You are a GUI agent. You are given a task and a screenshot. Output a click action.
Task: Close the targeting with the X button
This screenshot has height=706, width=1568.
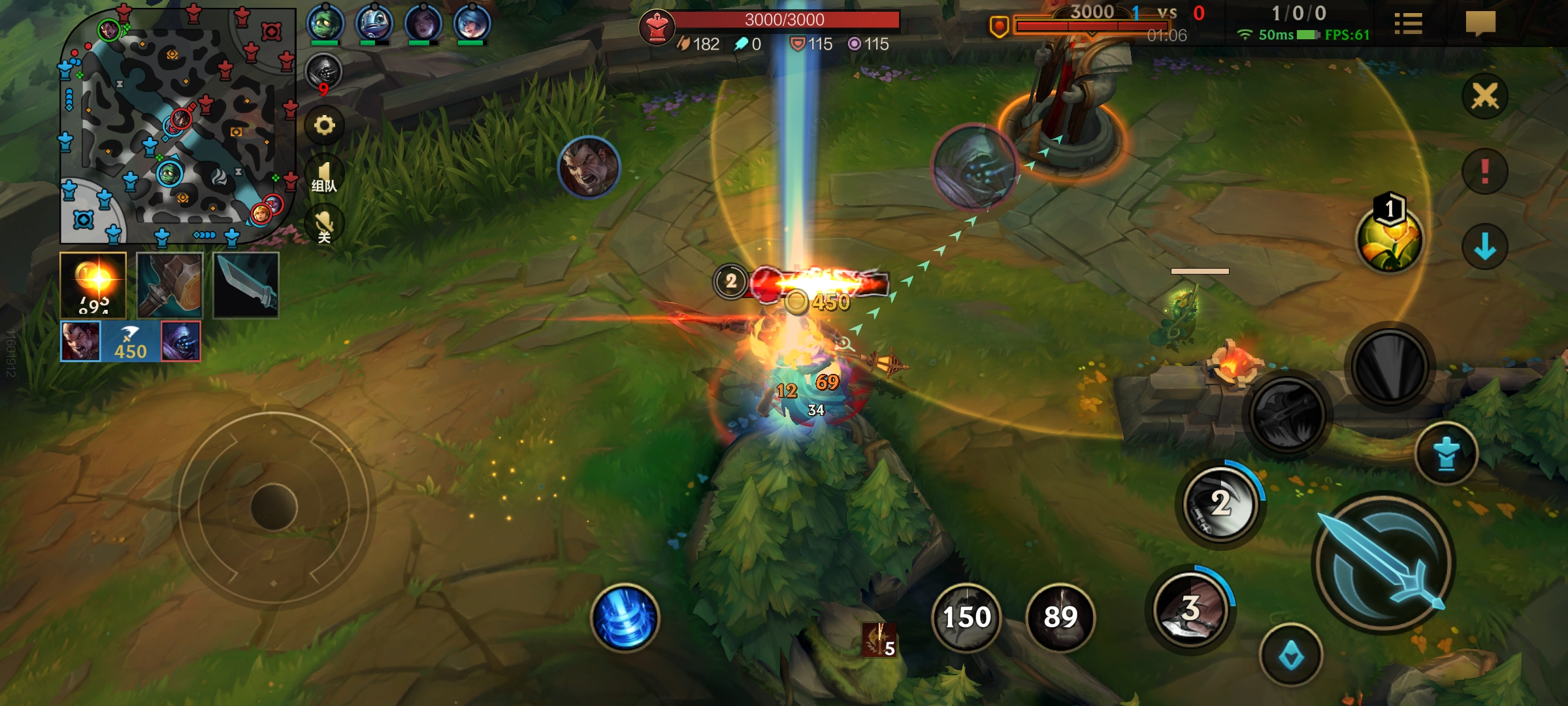(x=1484, y=97)
